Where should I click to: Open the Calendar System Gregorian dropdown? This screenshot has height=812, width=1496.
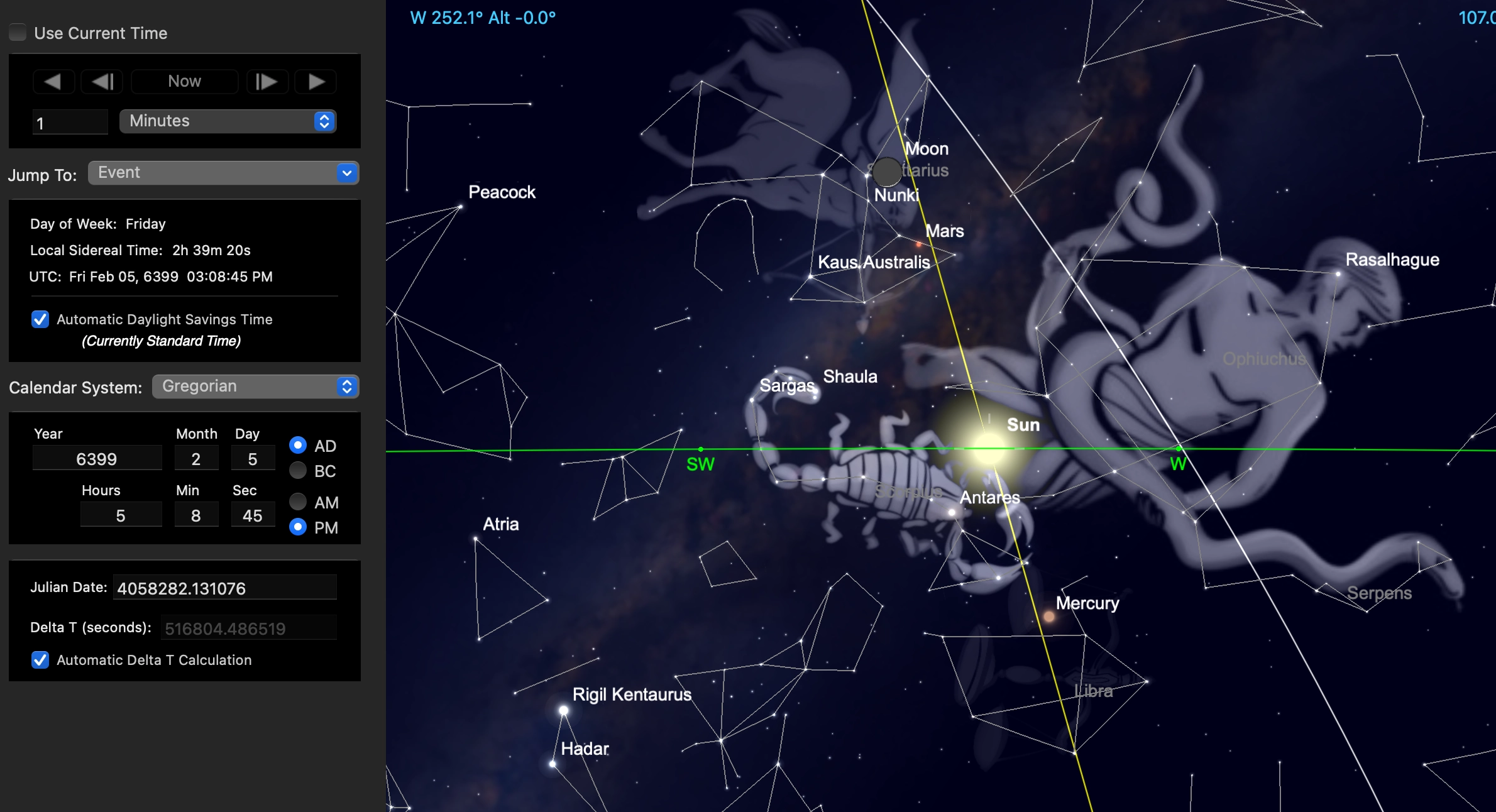[255, 387]
